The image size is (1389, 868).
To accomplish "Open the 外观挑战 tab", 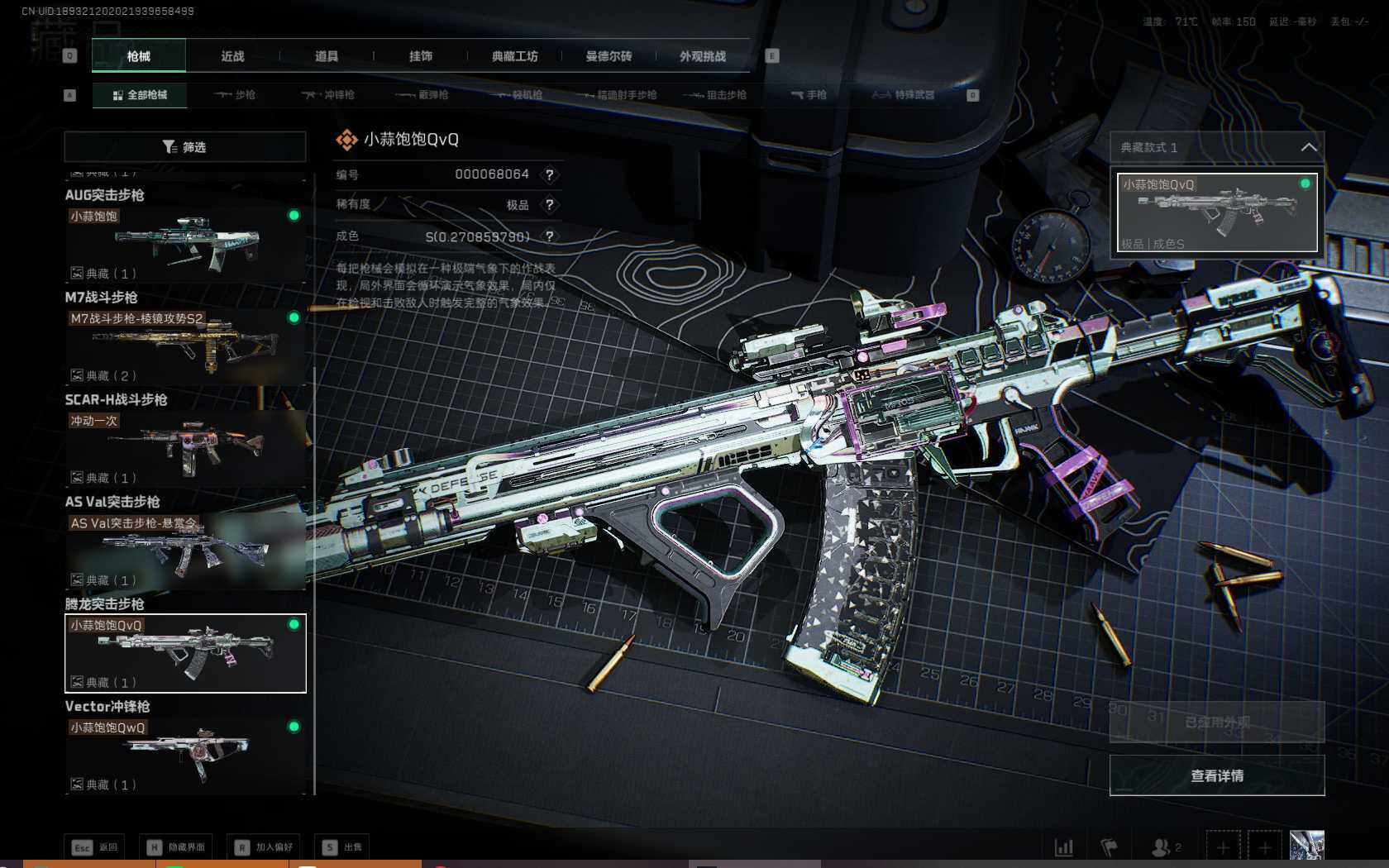I will pyautogui.click(x=703, y=56).
